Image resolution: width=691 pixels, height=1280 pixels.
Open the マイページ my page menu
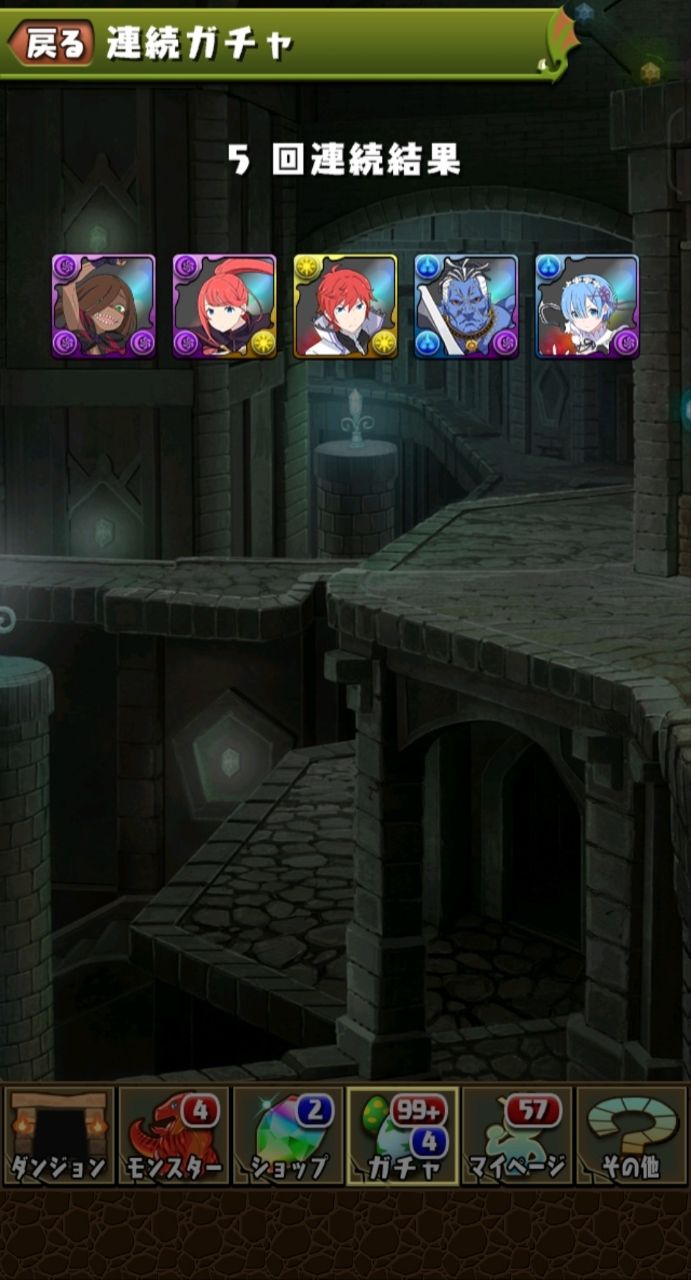[517, 1136]
